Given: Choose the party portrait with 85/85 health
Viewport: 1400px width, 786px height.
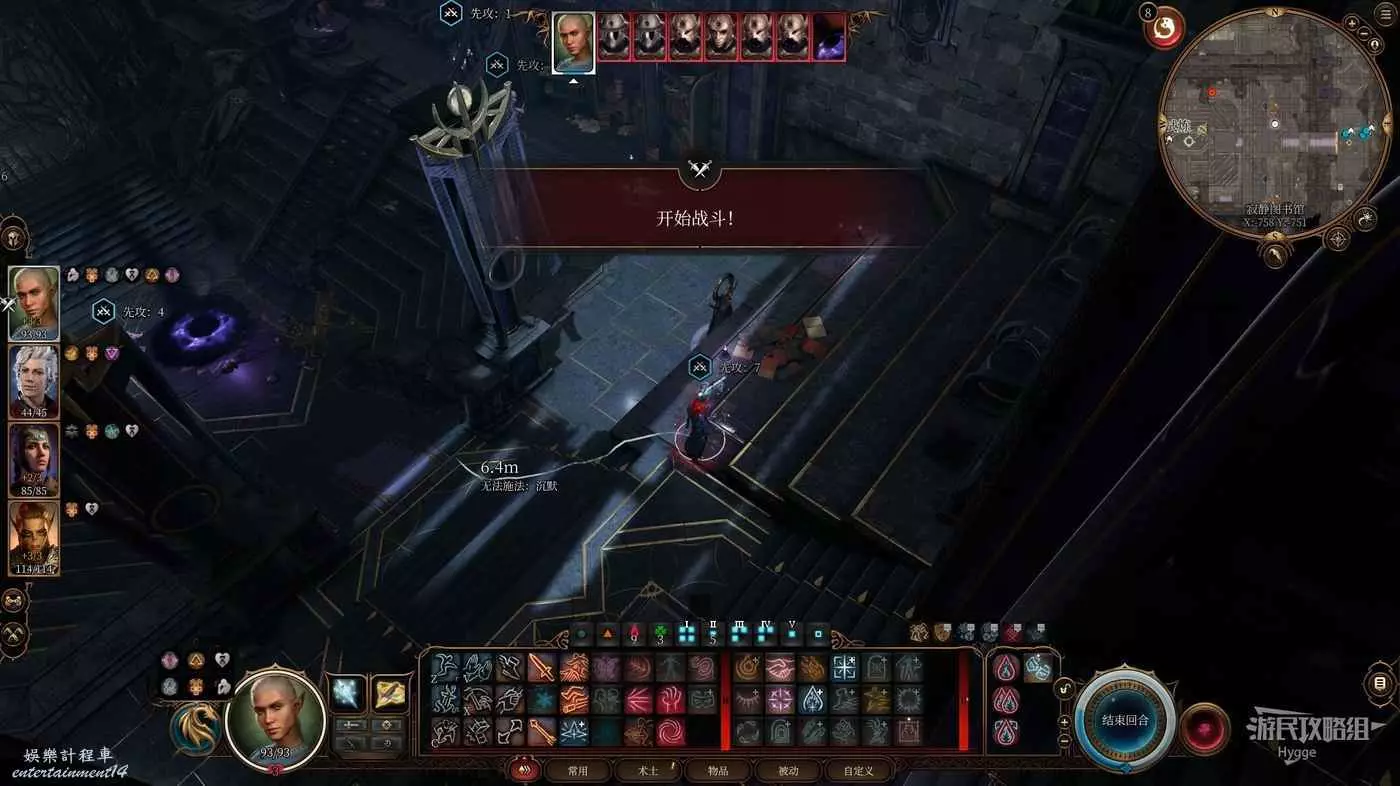Looking at the screenshot, I should [34, 458].
